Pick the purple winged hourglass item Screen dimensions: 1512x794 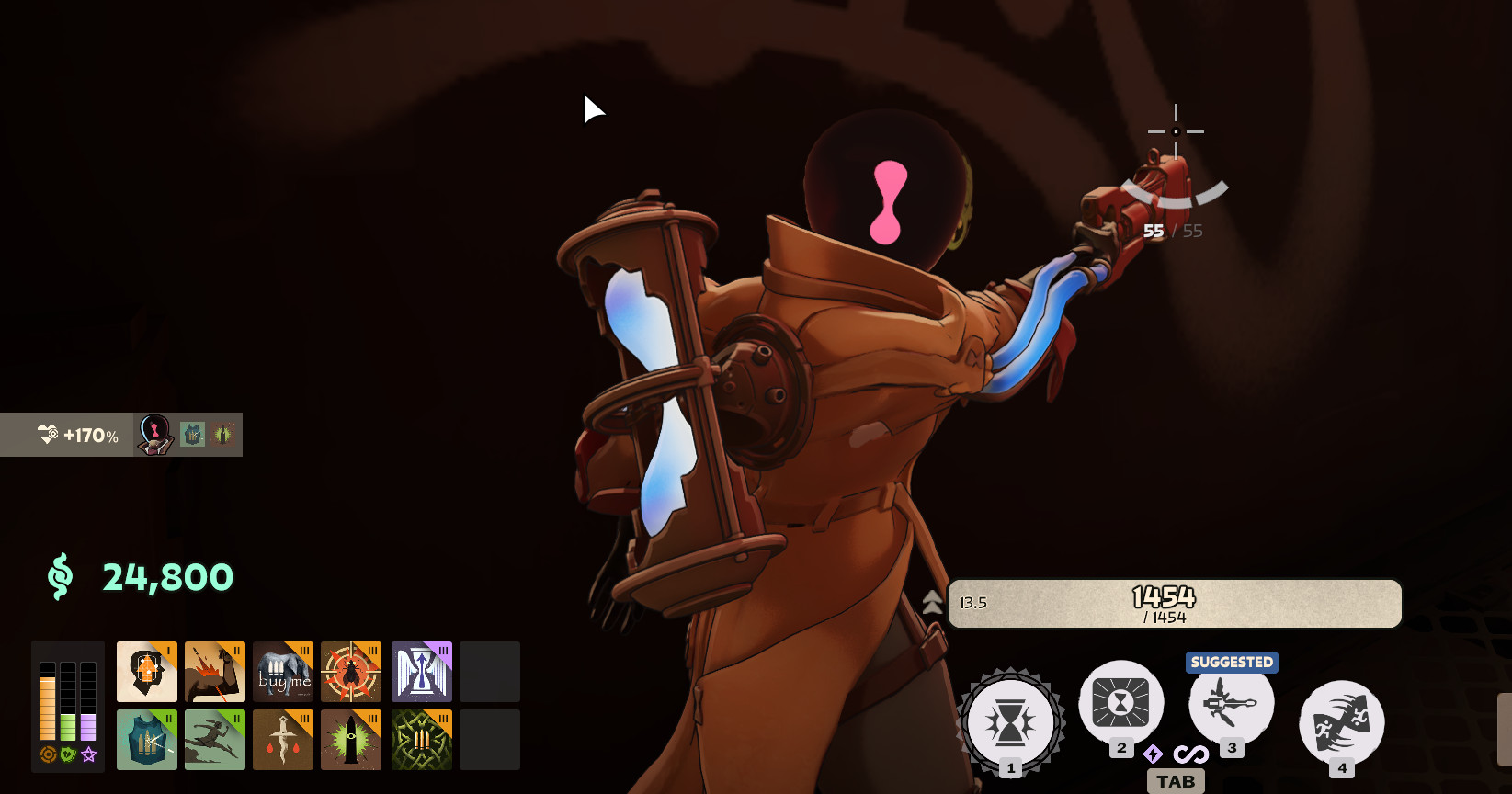point(422,672)
